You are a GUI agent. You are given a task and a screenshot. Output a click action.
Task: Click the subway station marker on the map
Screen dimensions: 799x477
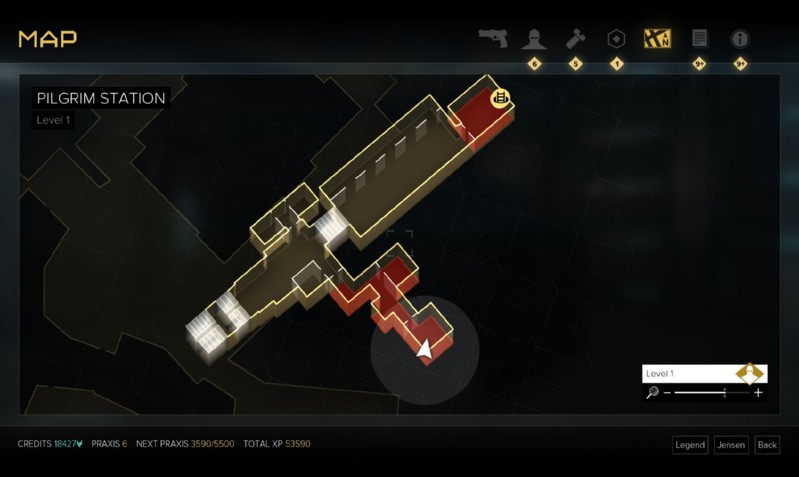(x=501, y=97)
